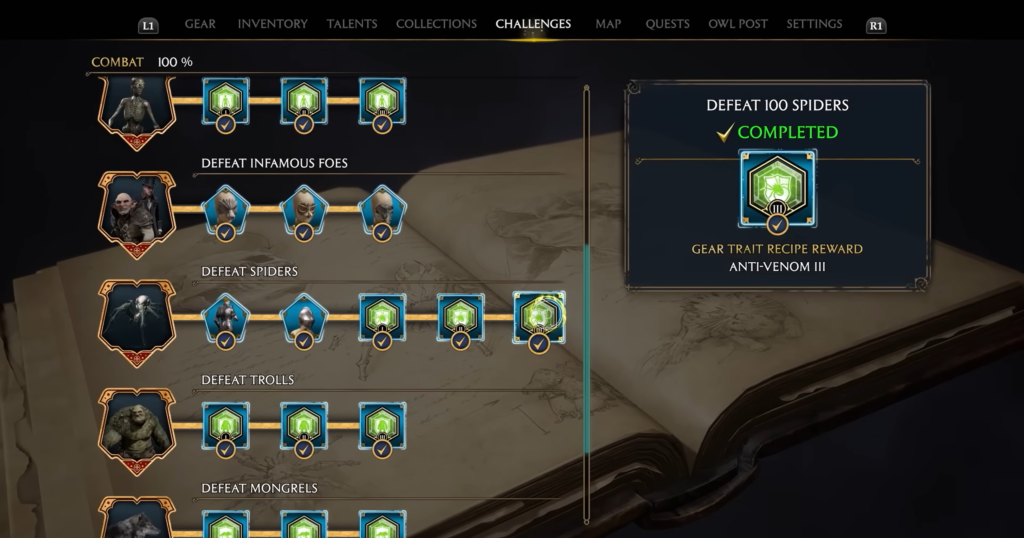Choose the Defeat Trolls troll portrait
This screenshot has height=538, width=1024.
[136, 425]
